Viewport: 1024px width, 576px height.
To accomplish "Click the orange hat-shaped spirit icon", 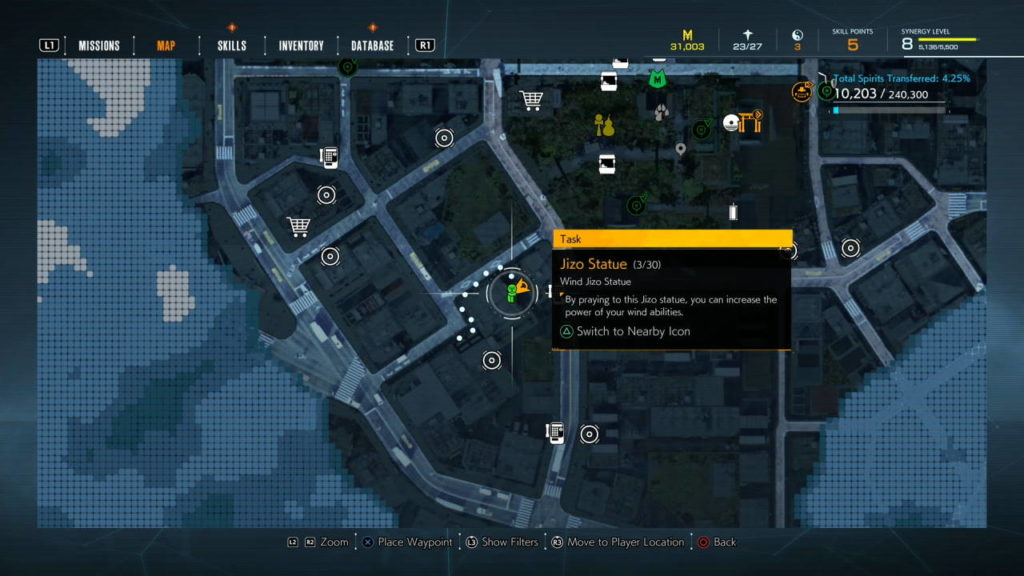I will 801,92.
